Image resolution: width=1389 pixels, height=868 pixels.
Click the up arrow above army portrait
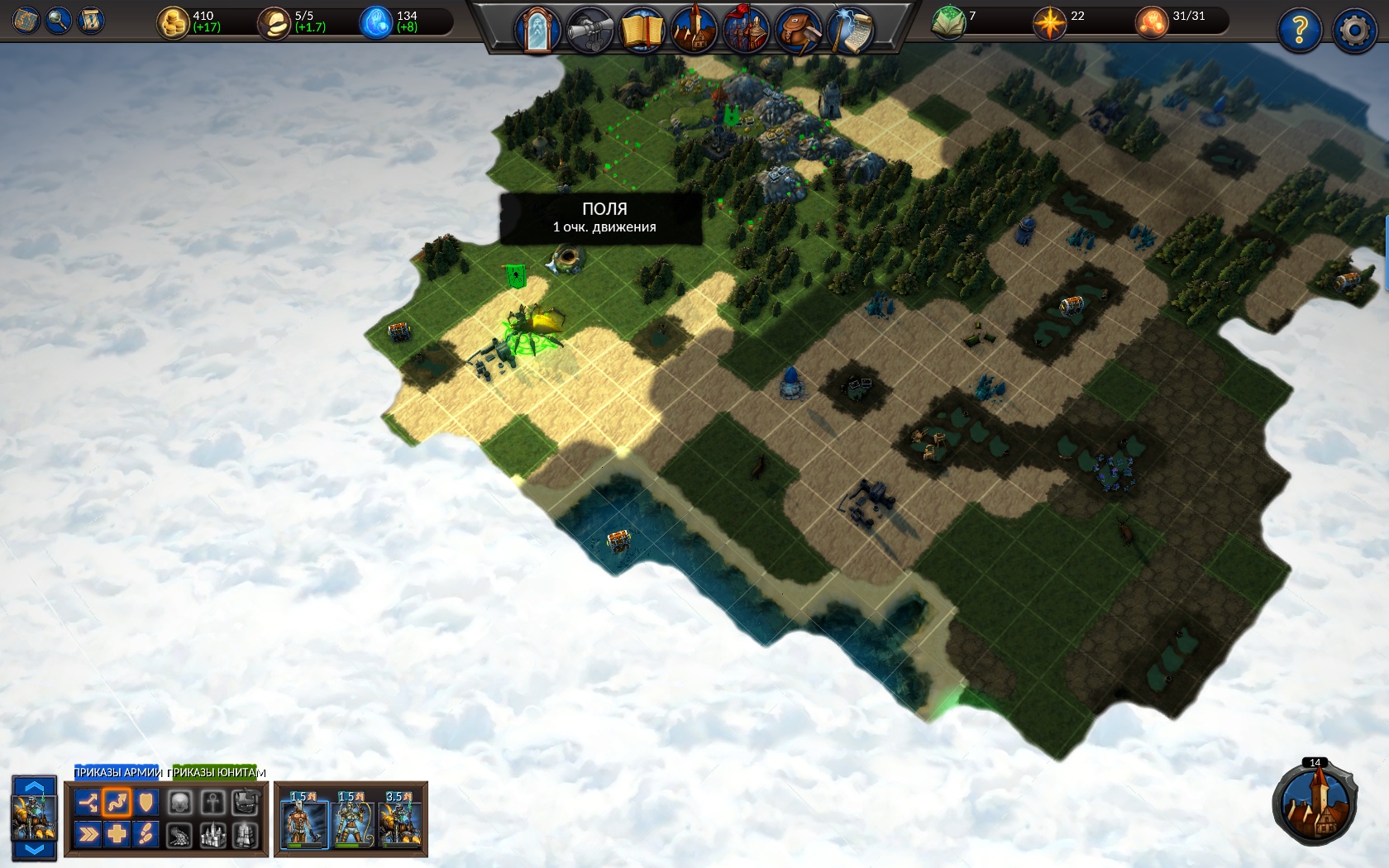point(34,786)
